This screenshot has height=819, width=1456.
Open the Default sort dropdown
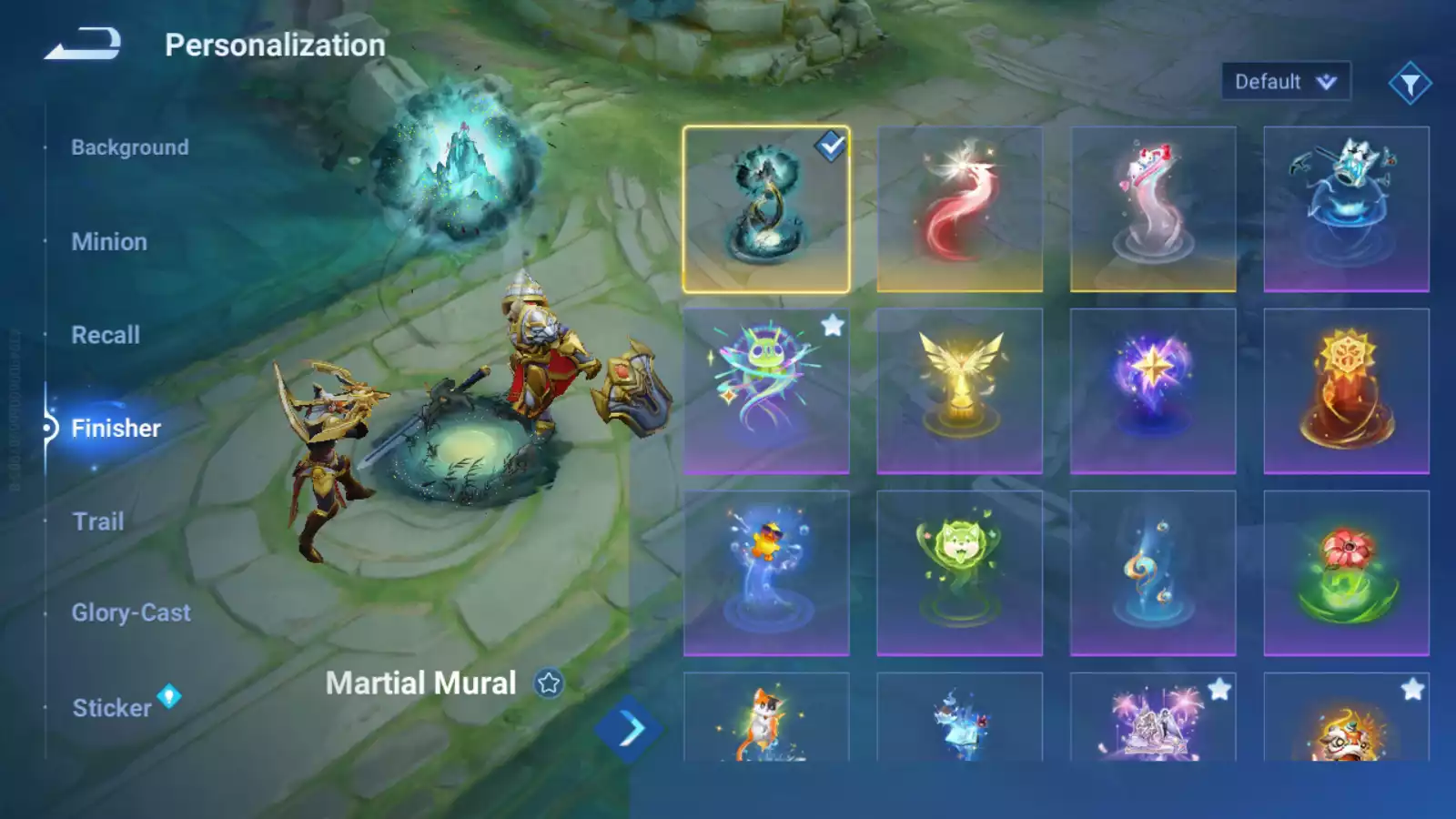pos(1285,82)
